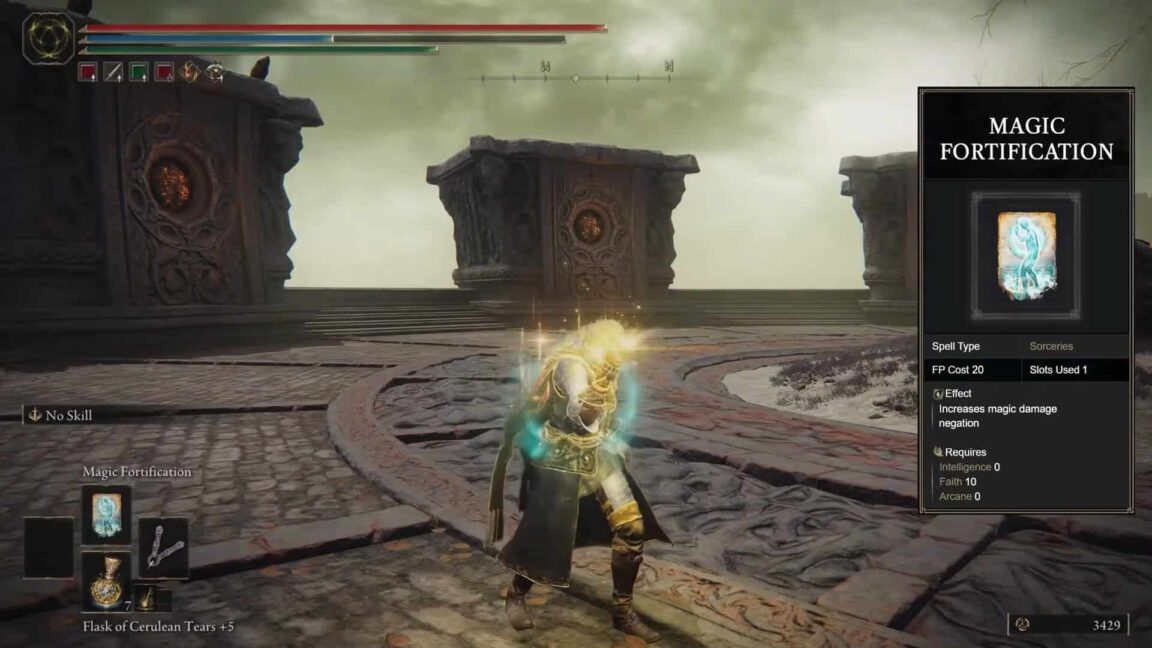Screen dimensions: 1152x648
Task: Inspect the green square buff status icon
Action: click(139, 72)
